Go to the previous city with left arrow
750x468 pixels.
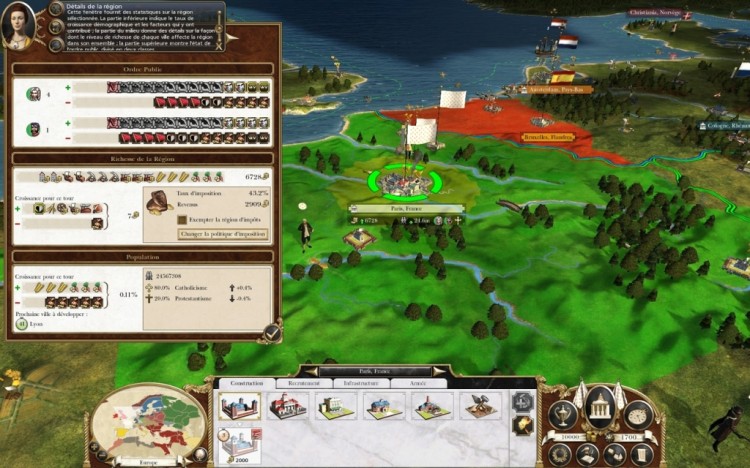pos(312,372)
